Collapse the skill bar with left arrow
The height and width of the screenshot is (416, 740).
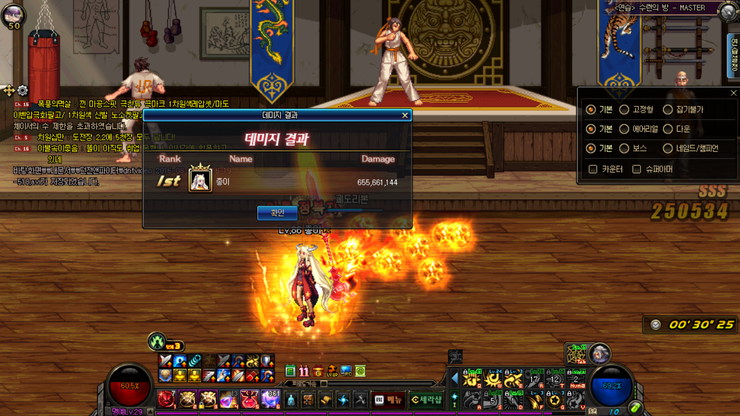pos(454,379)
